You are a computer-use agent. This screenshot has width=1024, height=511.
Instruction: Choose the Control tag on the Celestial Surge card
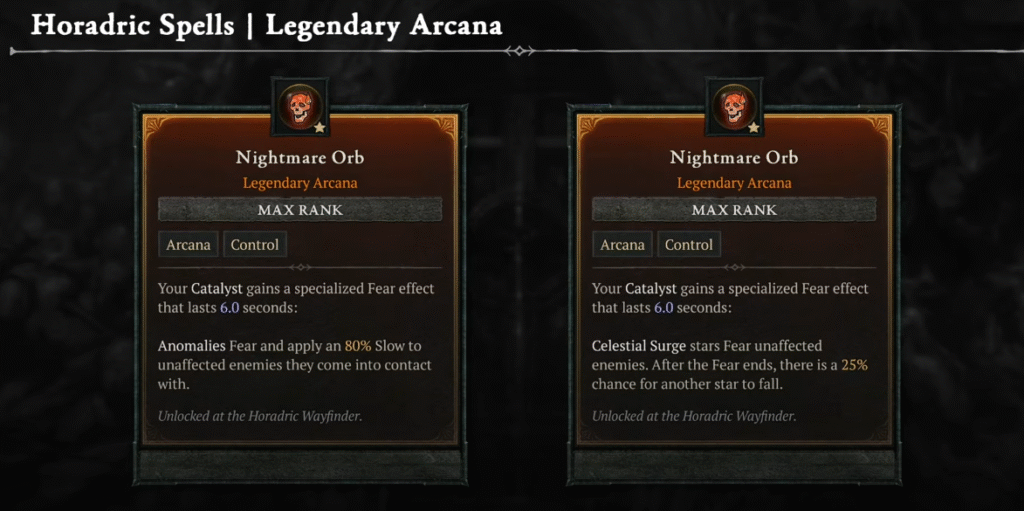coord(689,245)
